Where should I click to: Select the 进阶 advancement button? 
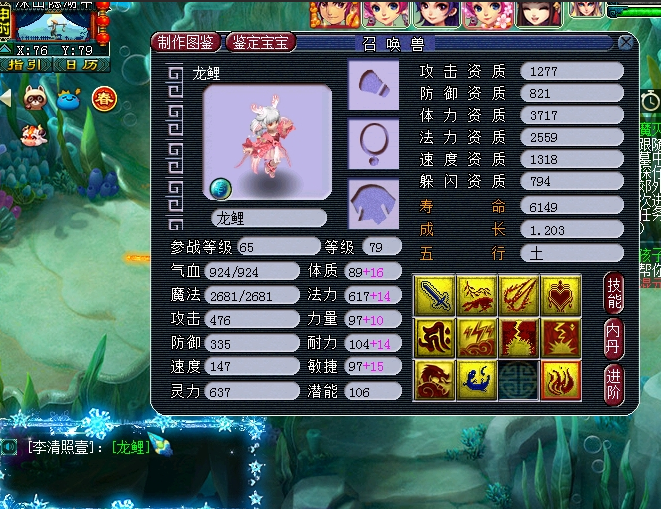point(615,384)
